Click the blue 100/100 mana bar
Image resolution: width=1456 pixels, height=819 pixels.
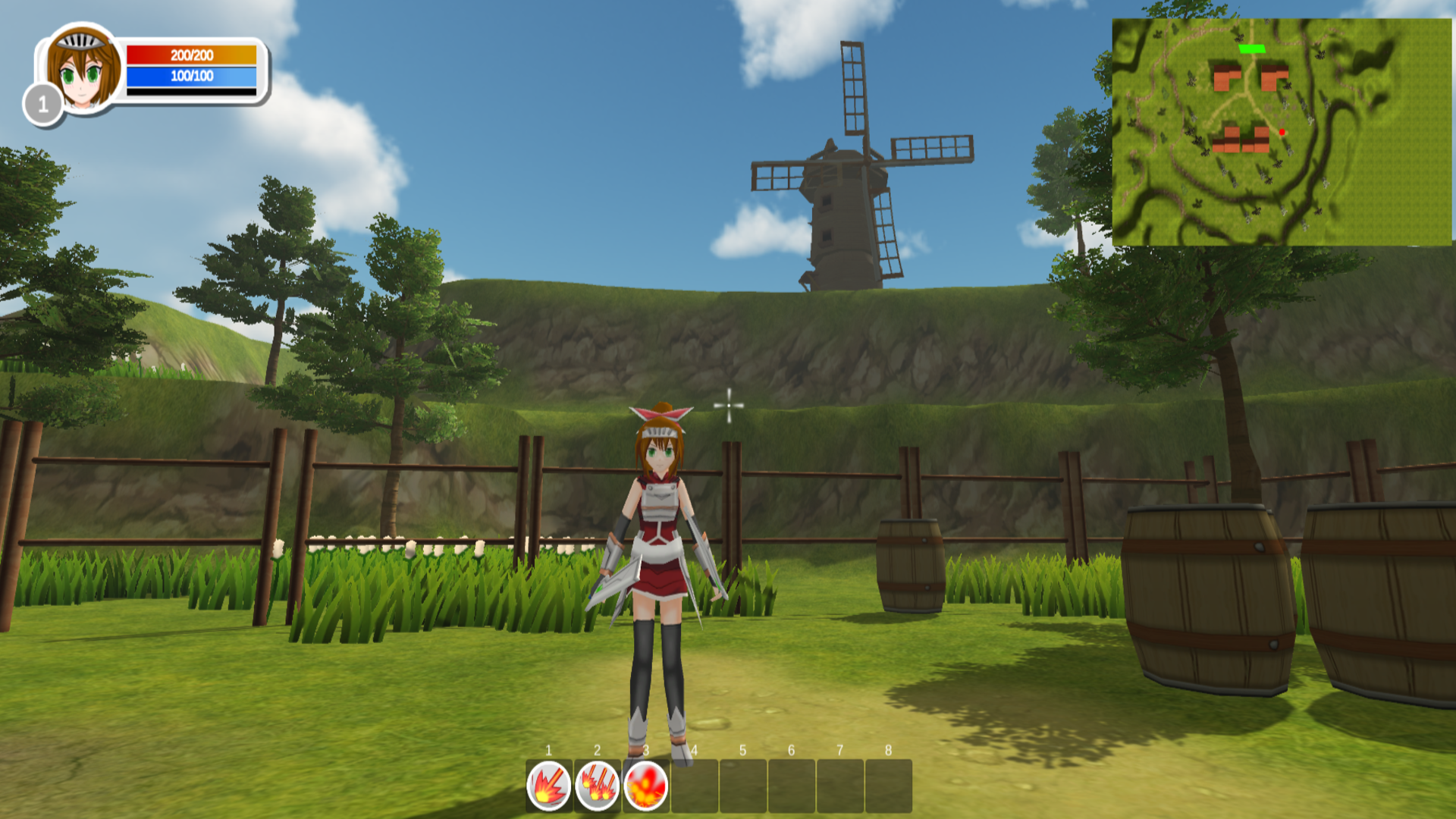pyautogui.click(x=193, y=75)
